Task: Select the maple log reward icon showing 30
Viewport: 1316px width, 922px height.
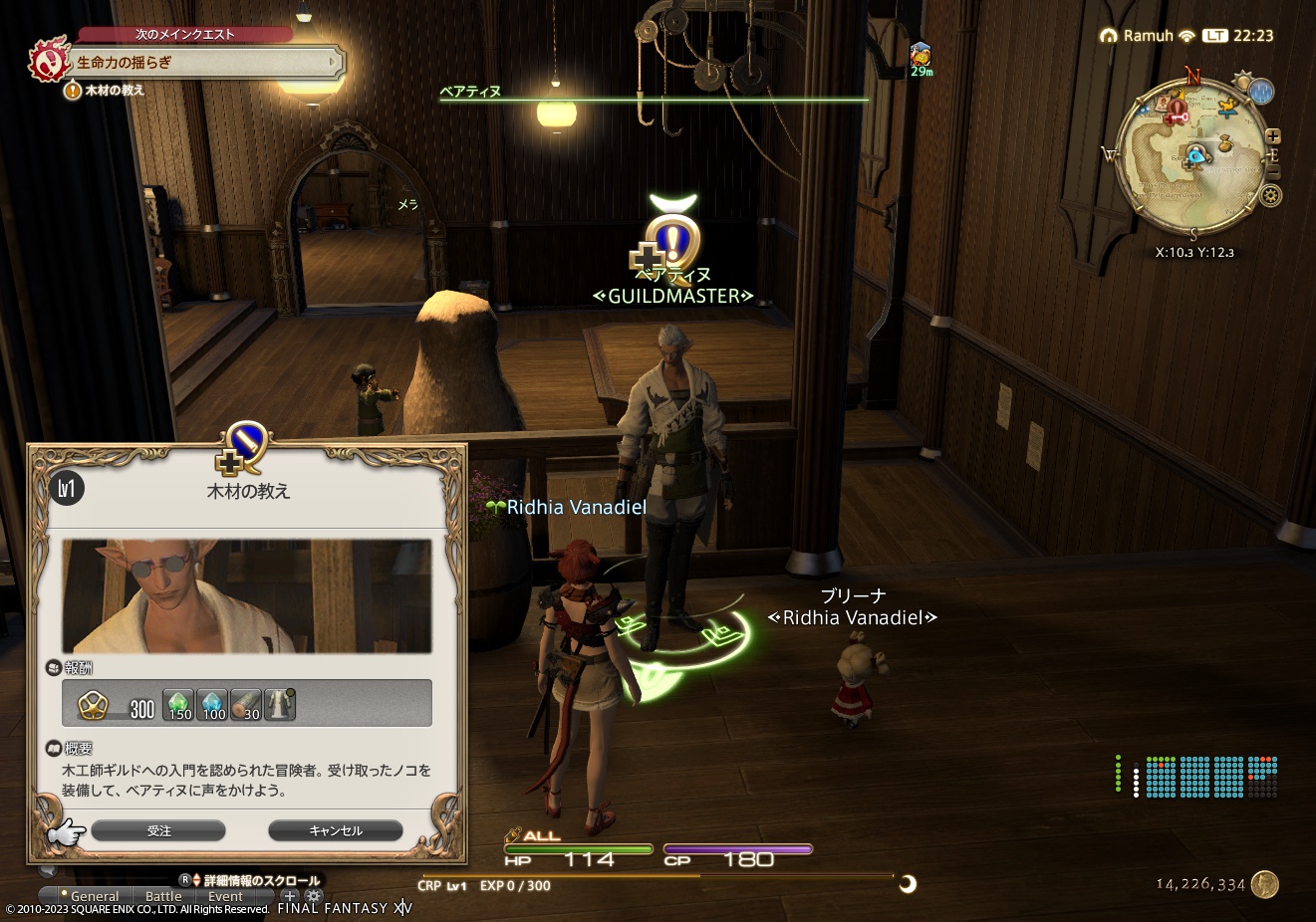Action: tap(245, 704)
